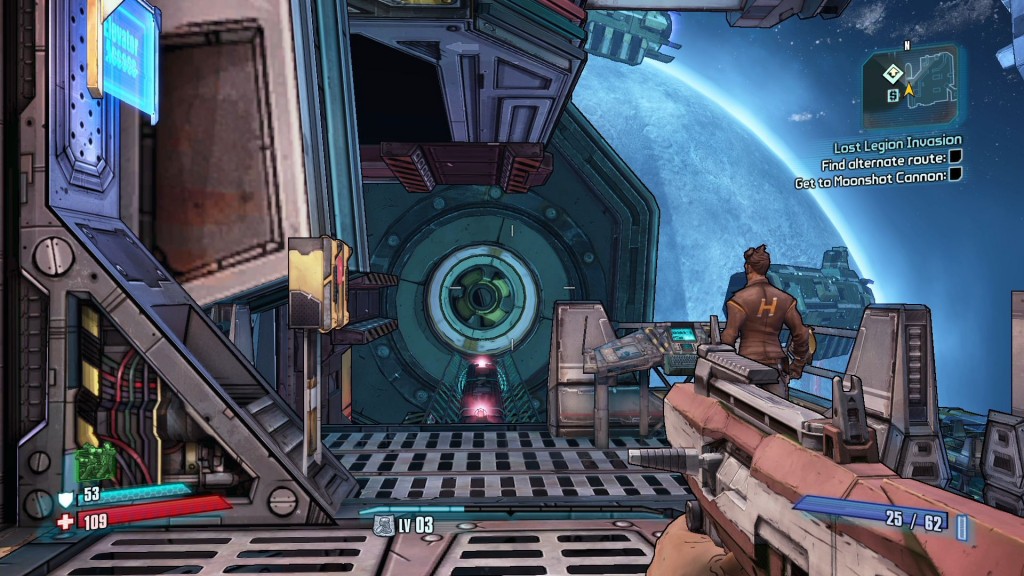Select the Lost Legion Invasion mission title
This screenshot has width=1024, height=576.
(898, 141)
